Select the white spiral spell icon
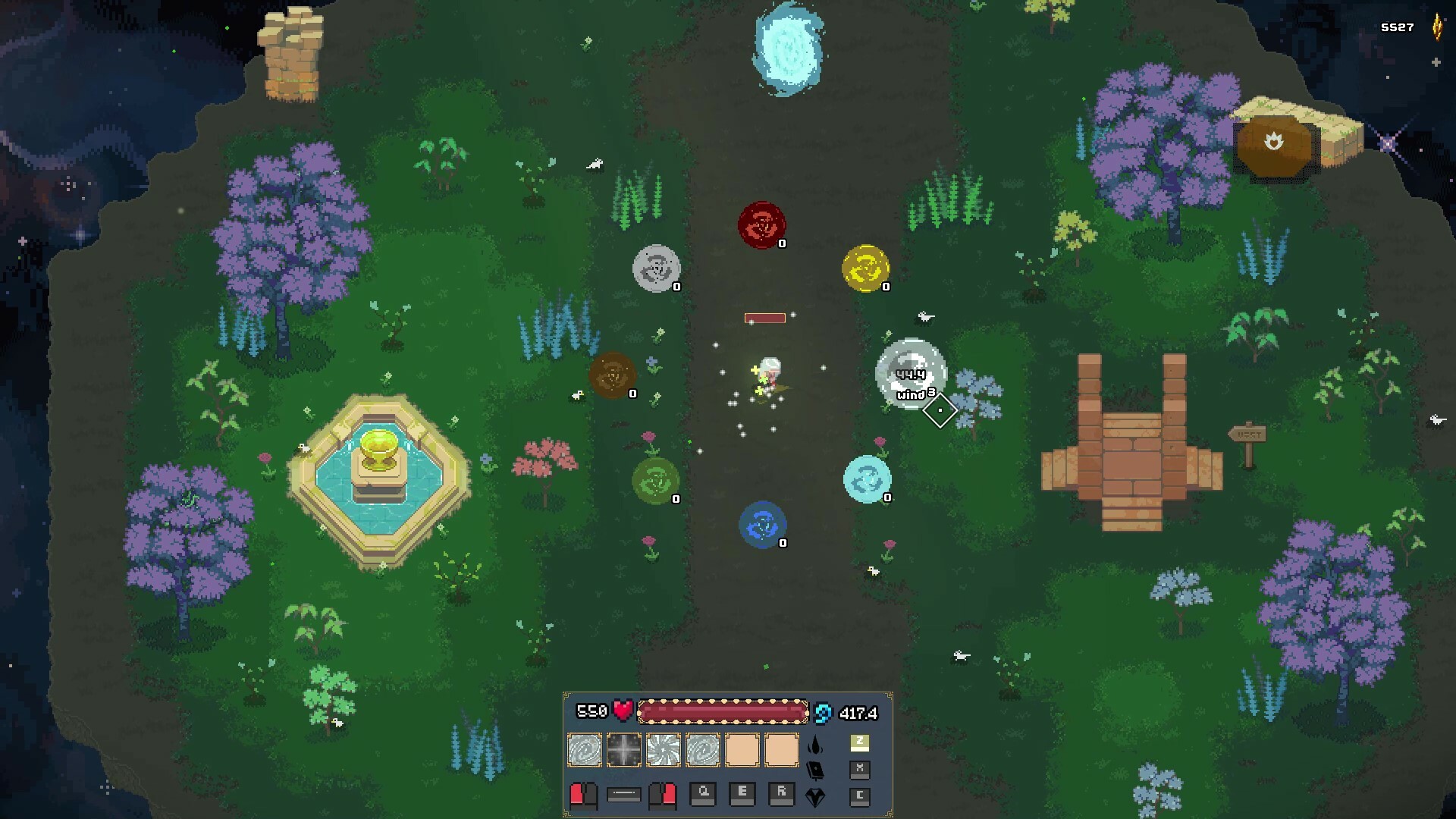The height and width of the screenshot is (819, 1456). pyautogui.click(x=663, y=748)
